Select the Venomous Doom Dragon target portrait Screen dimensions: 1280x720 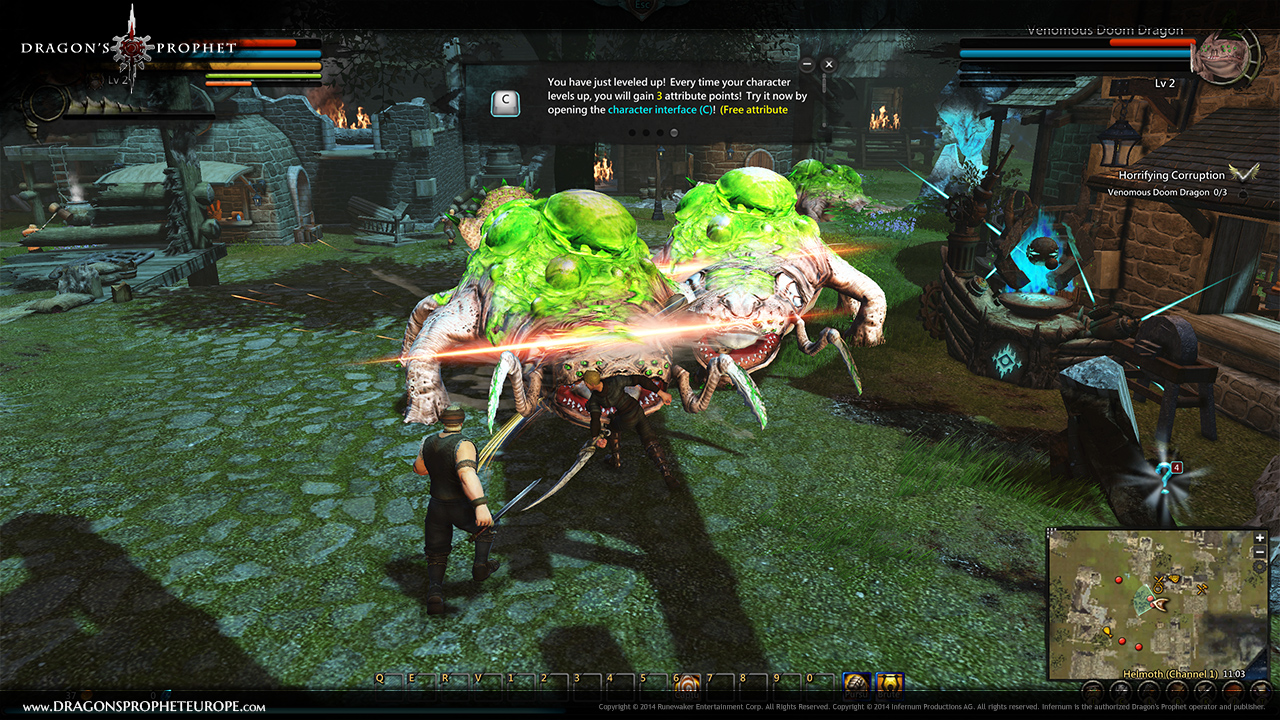pos(1222,57)
